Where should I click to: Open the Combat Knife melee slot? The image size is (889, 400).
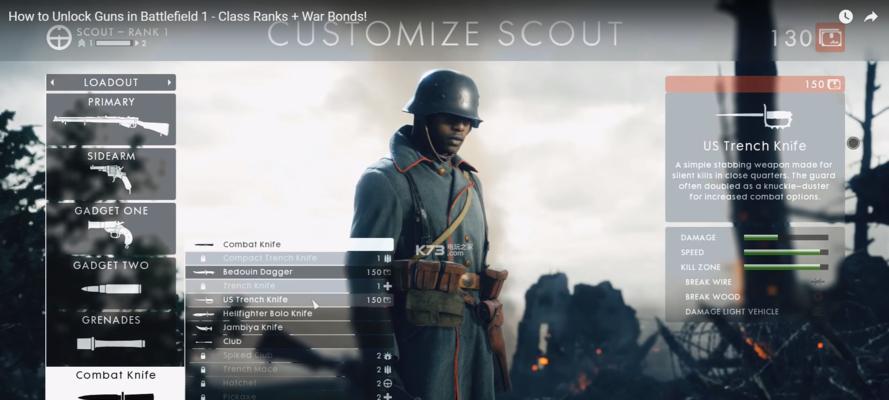[x=115, y=384]
